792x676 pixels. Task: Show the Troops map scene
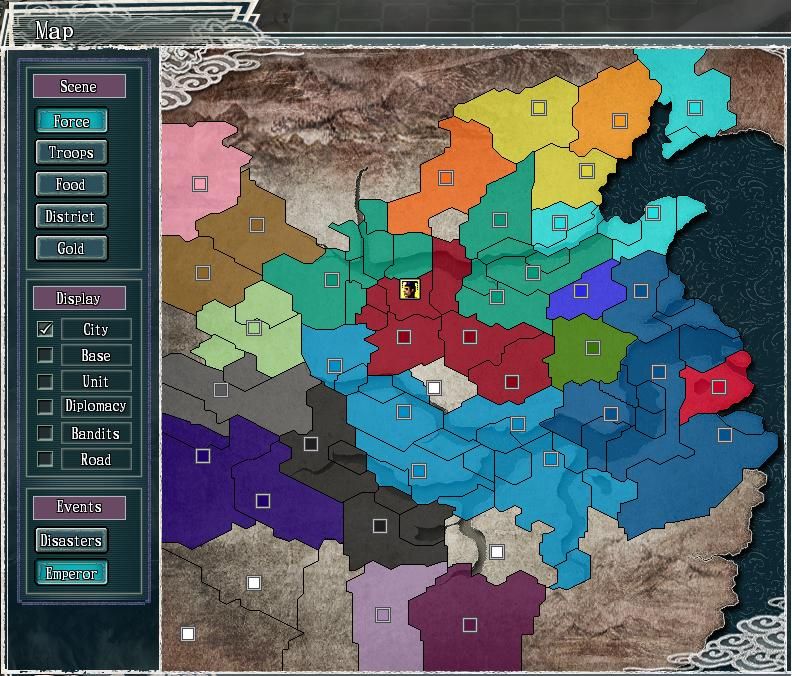[71, 153]
